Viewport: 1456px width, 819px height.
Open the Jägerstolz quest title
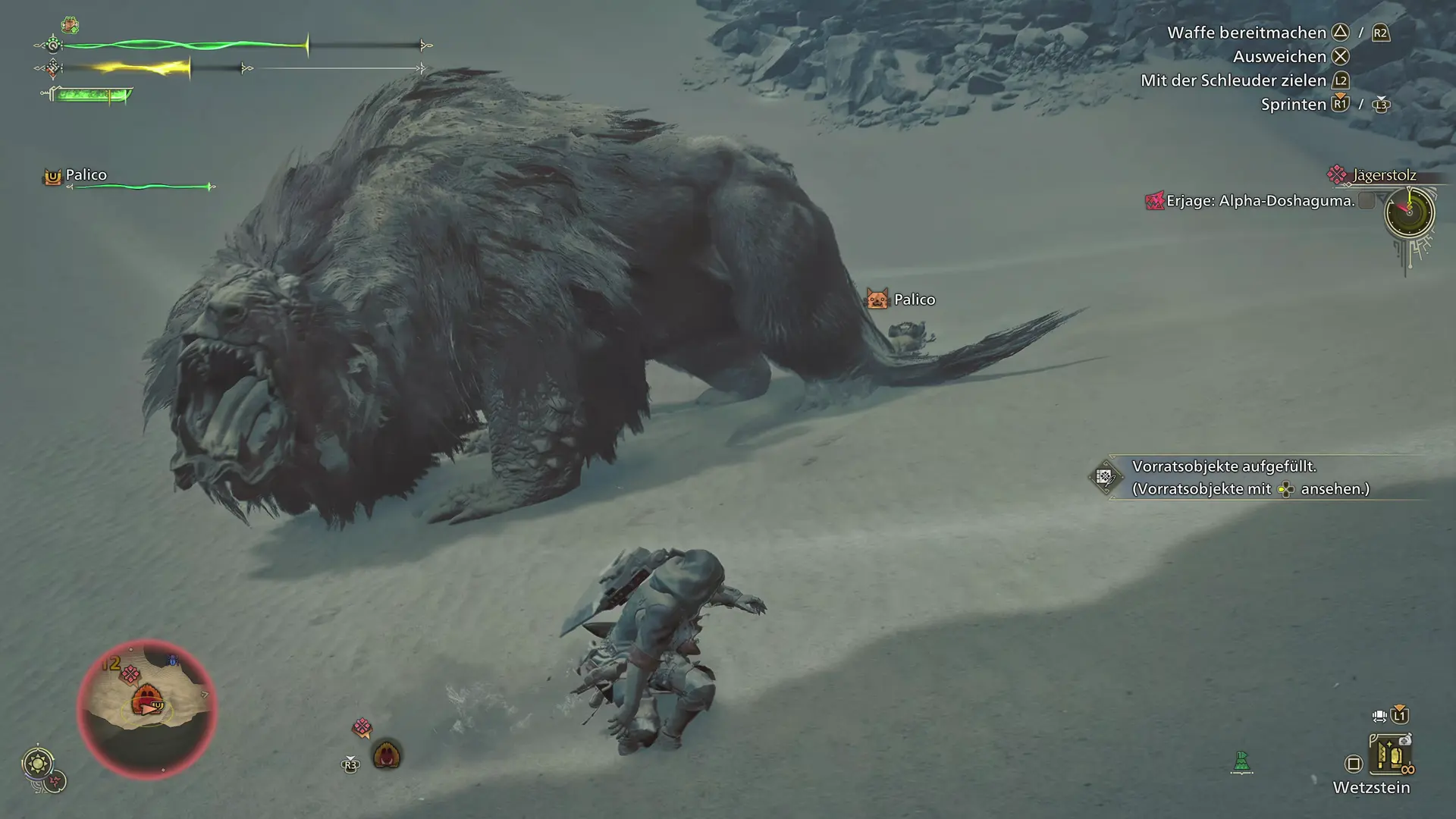coord(1384,175)
